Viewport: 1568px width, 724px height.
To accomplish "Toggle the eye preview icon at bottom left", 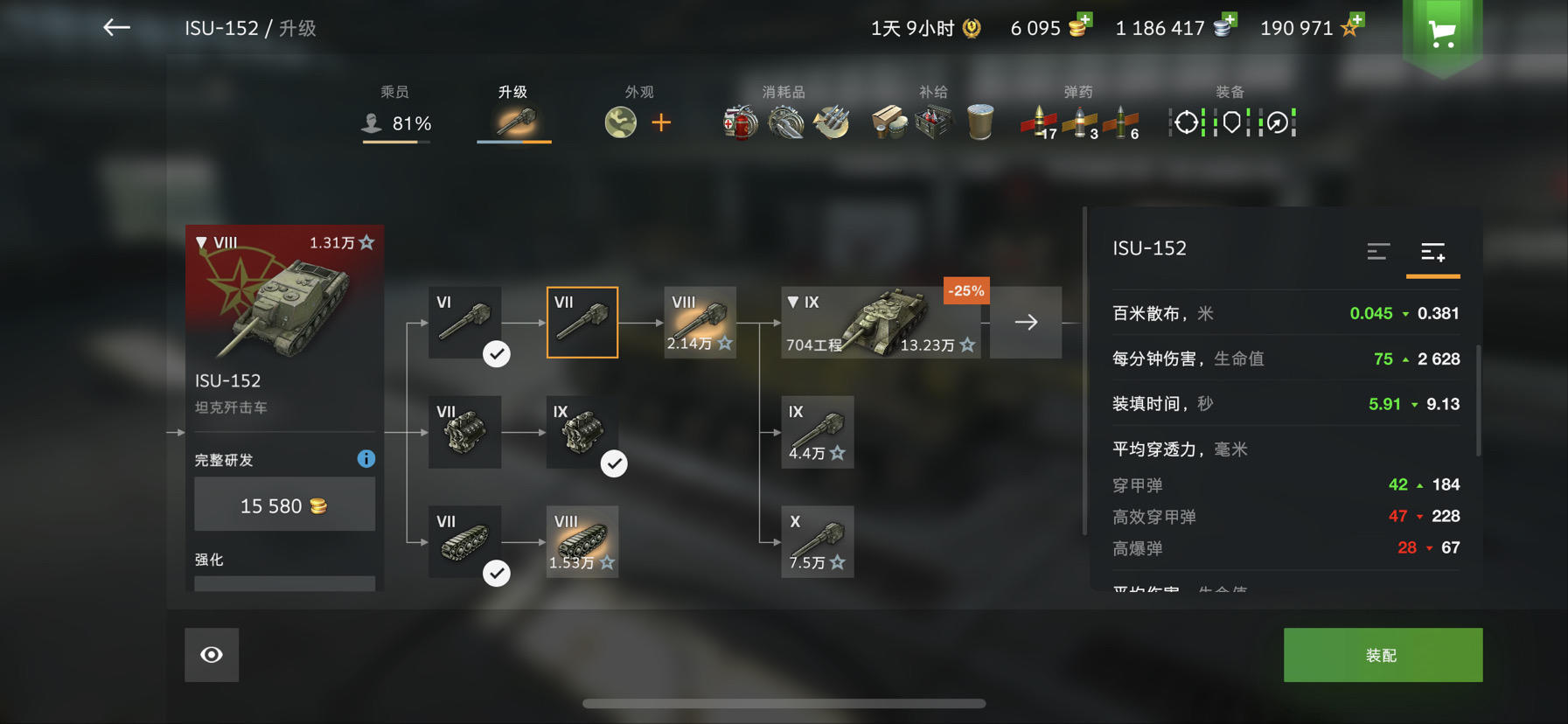I will click(211, 654).
